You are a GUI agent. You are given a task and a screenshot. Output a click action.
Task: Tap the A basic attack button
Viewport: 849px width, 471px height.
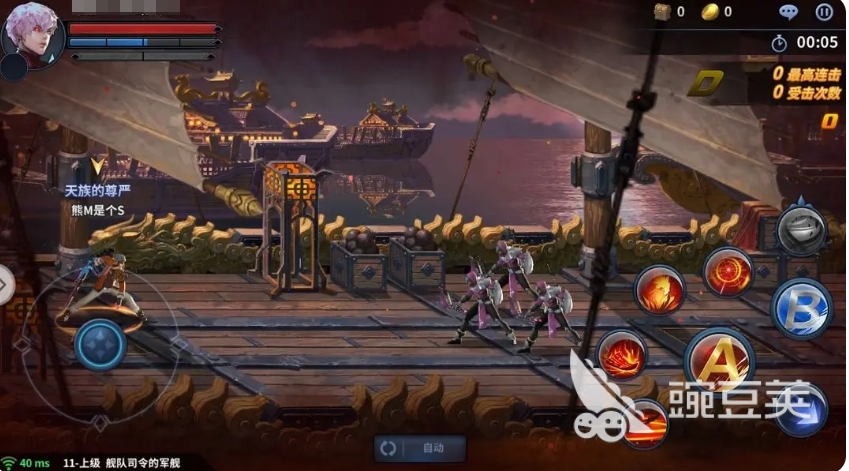point(719,360)
